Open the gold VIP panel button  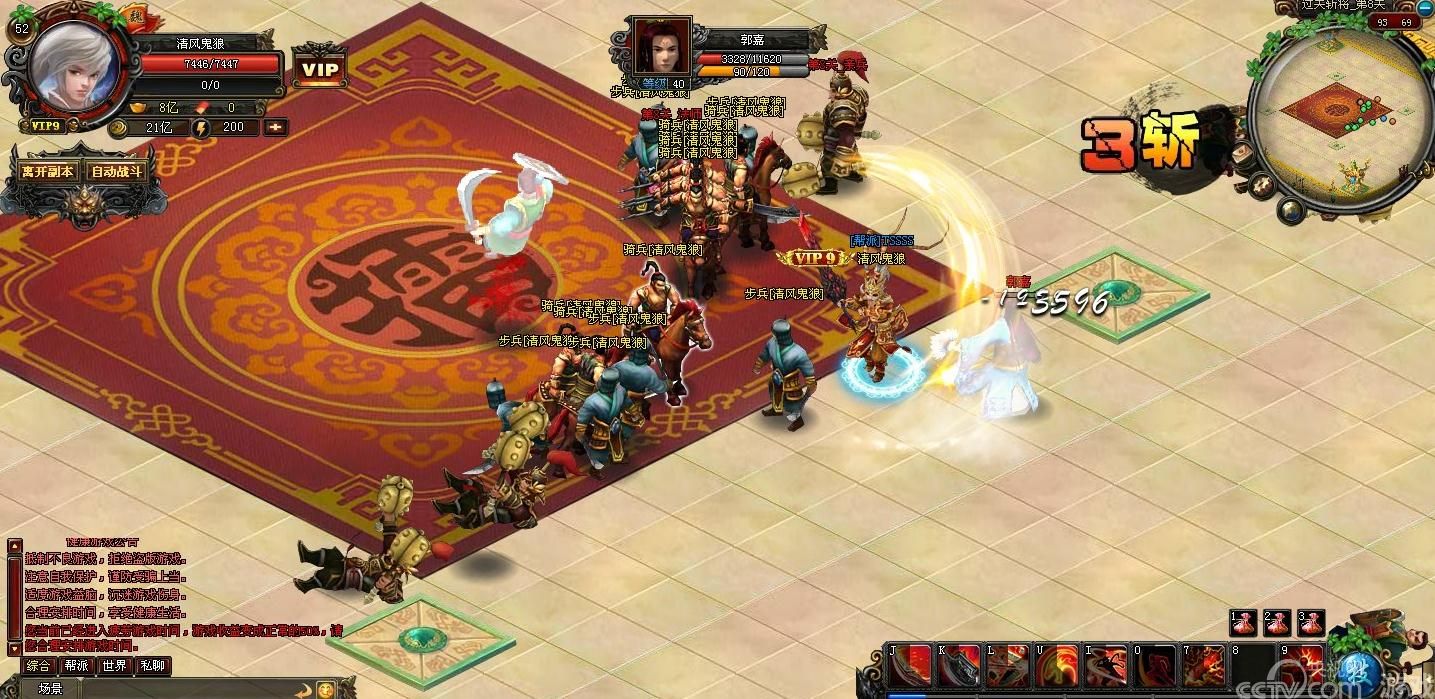[320, 69]
